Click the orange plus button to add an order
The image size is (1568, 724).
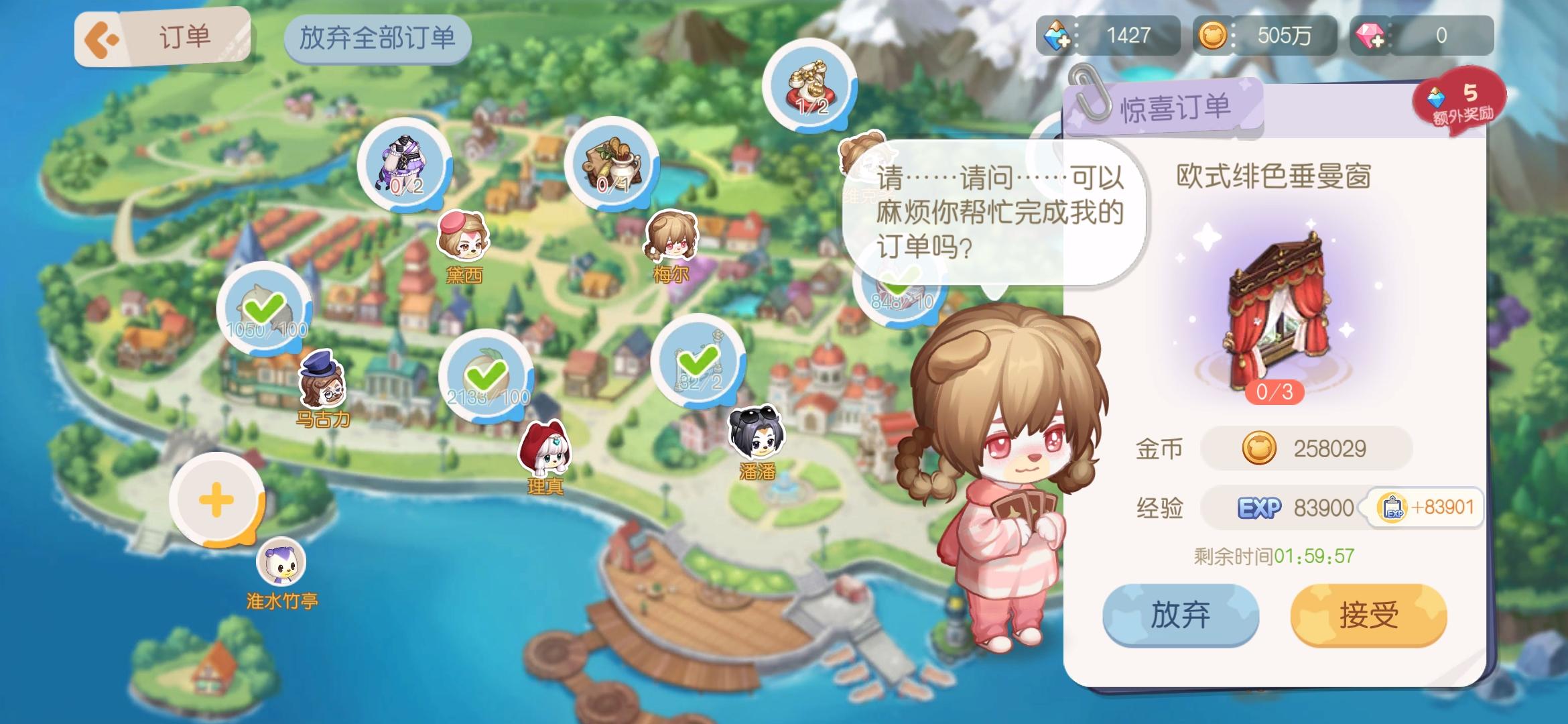coord(216,499)
